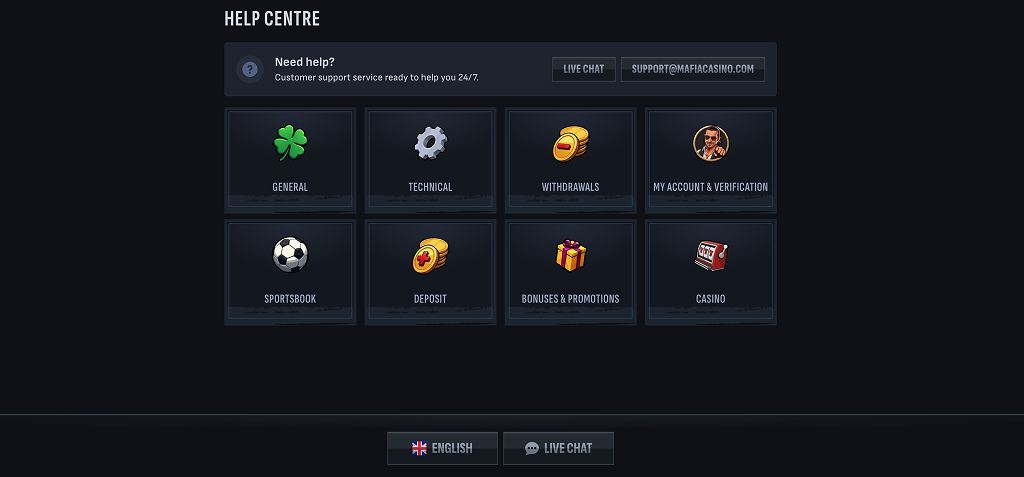
Task: Start Live Chat from the Need help banner
Action: coord(584,69)
